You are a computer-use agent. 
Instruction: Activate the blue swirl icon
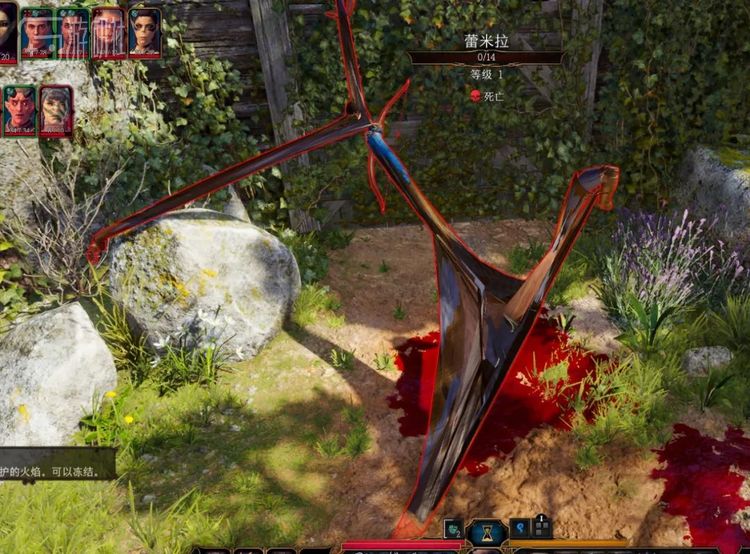click(x=520, y=528)
